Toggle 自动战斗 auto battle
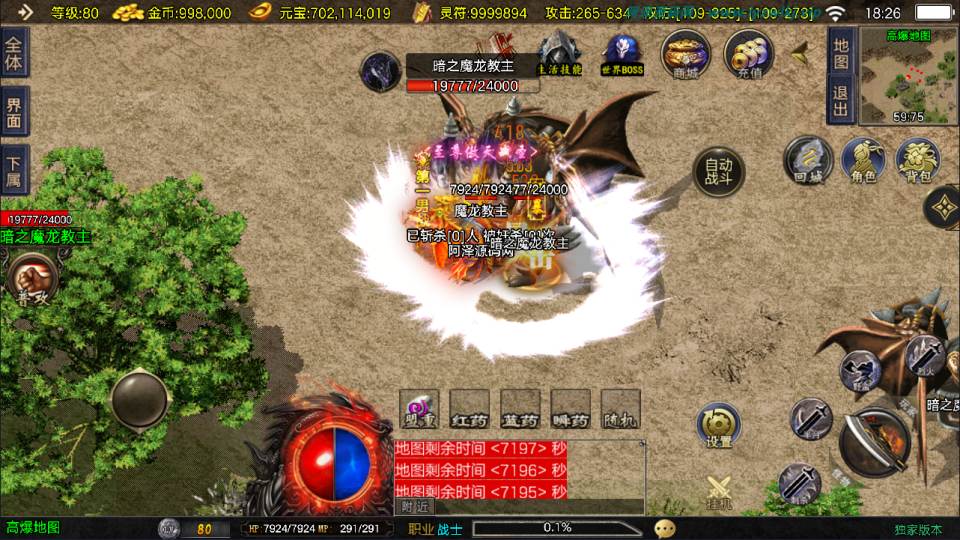The image size is (960, 540). coord(718,171)
